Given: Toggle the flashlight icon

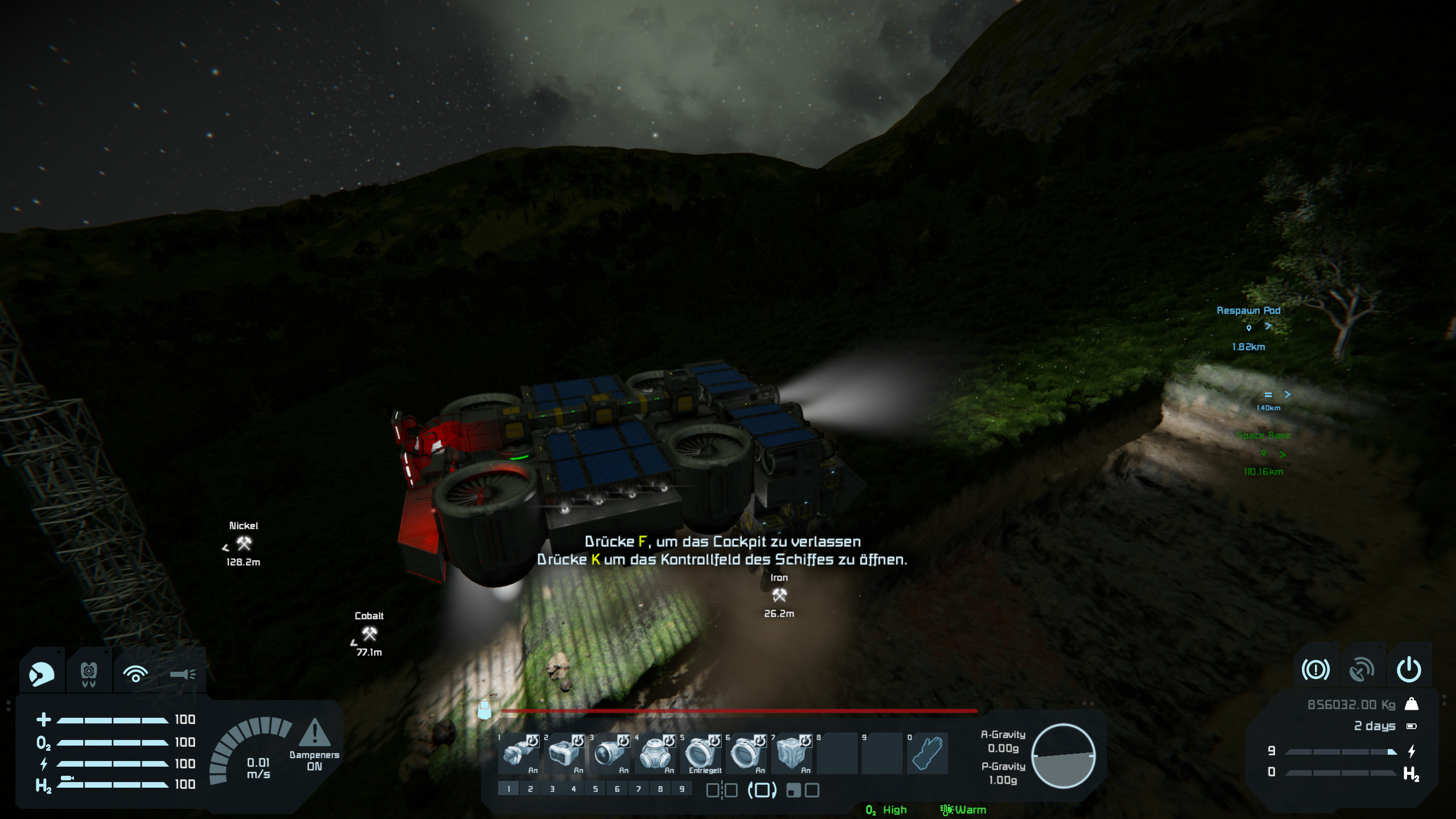Looking at the screenshot, I should 183,674.
